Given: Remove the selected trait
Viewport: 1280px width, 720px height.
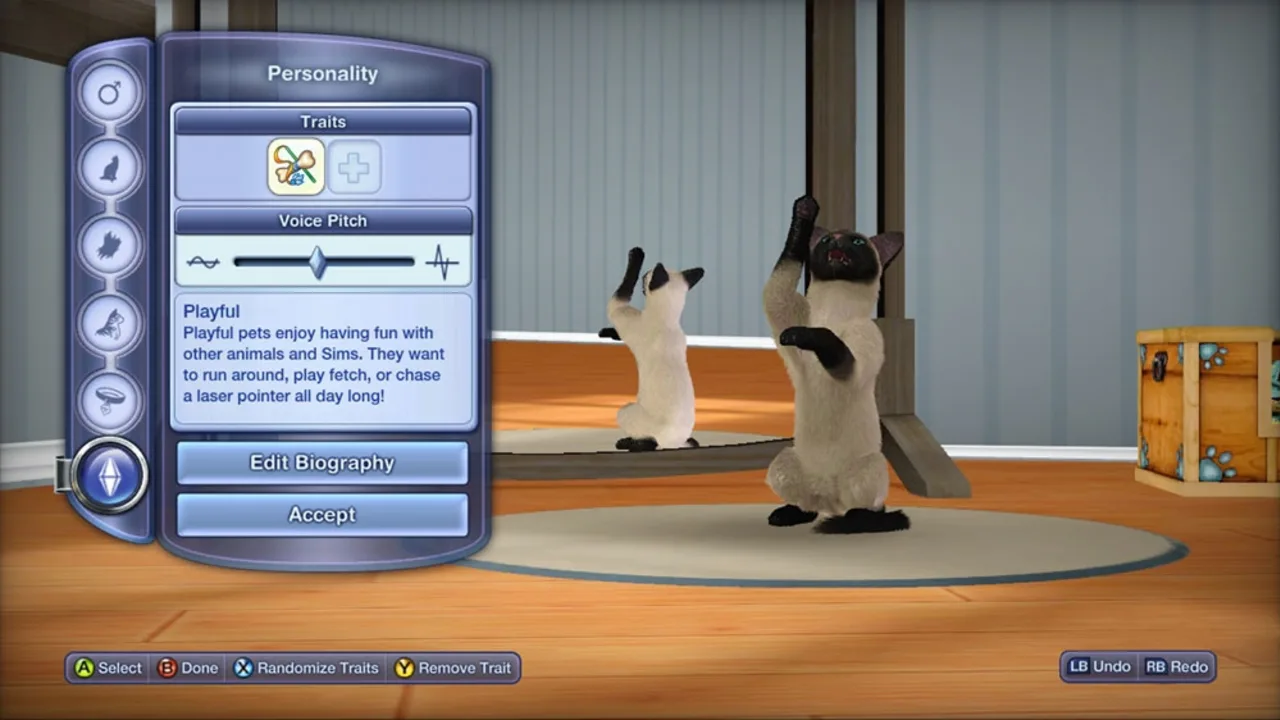Looking at the screenshot, I should [454, 668].
